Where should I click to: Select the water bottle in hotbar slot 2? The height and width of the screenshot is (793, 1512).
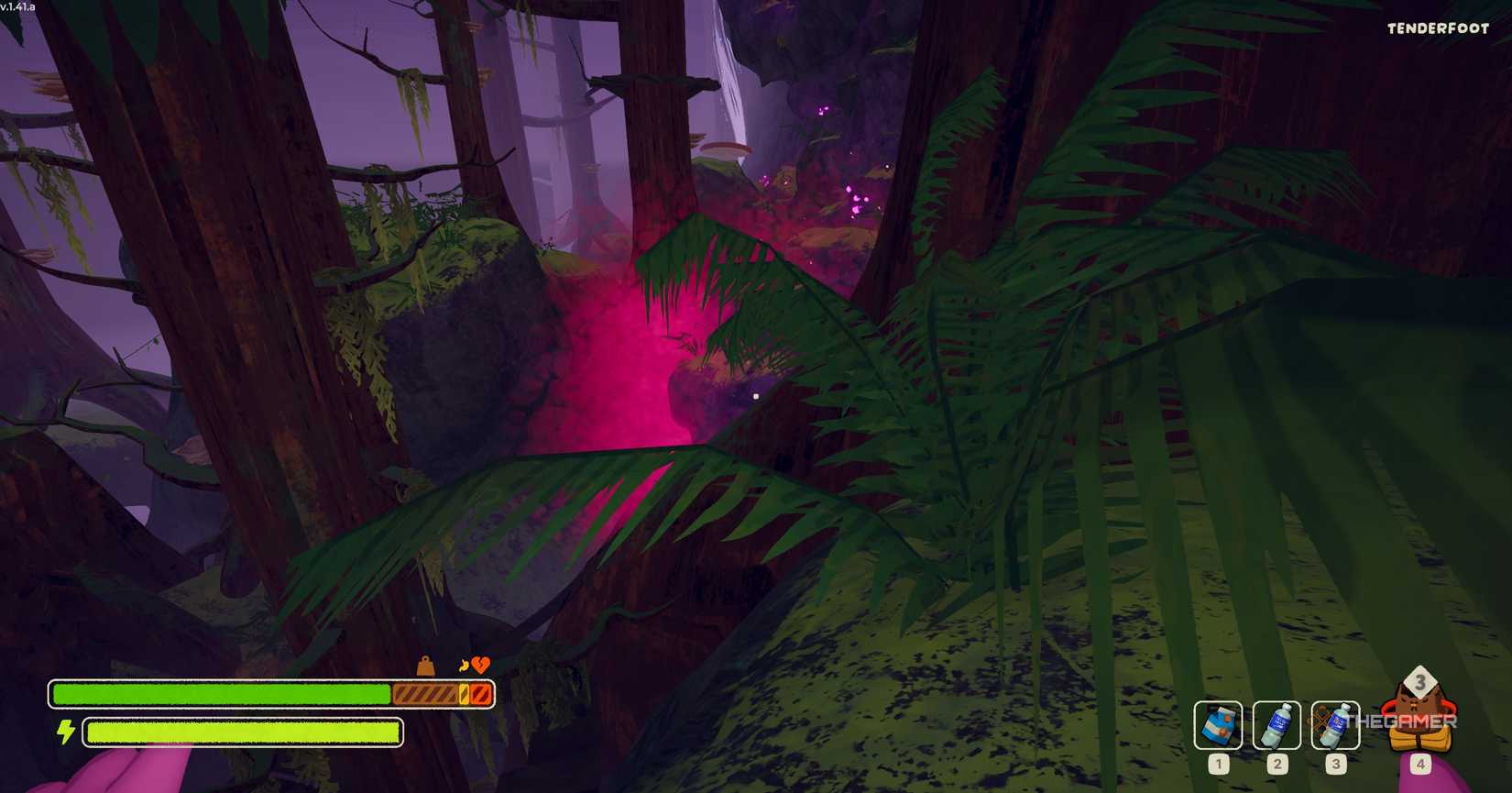pyautogui.click(x=1276, y=724)
